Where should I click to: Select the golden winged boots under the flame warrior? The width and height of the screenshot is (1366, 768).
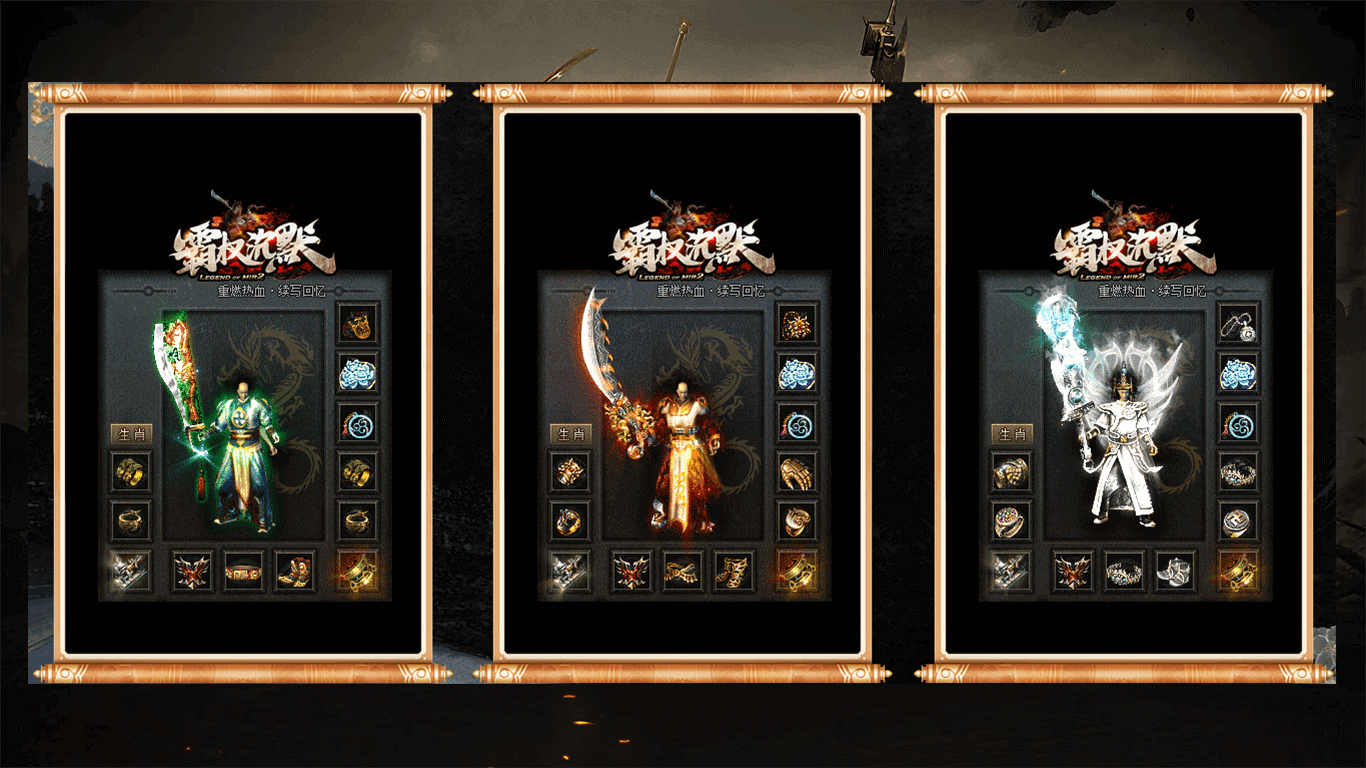pos(733,571)
